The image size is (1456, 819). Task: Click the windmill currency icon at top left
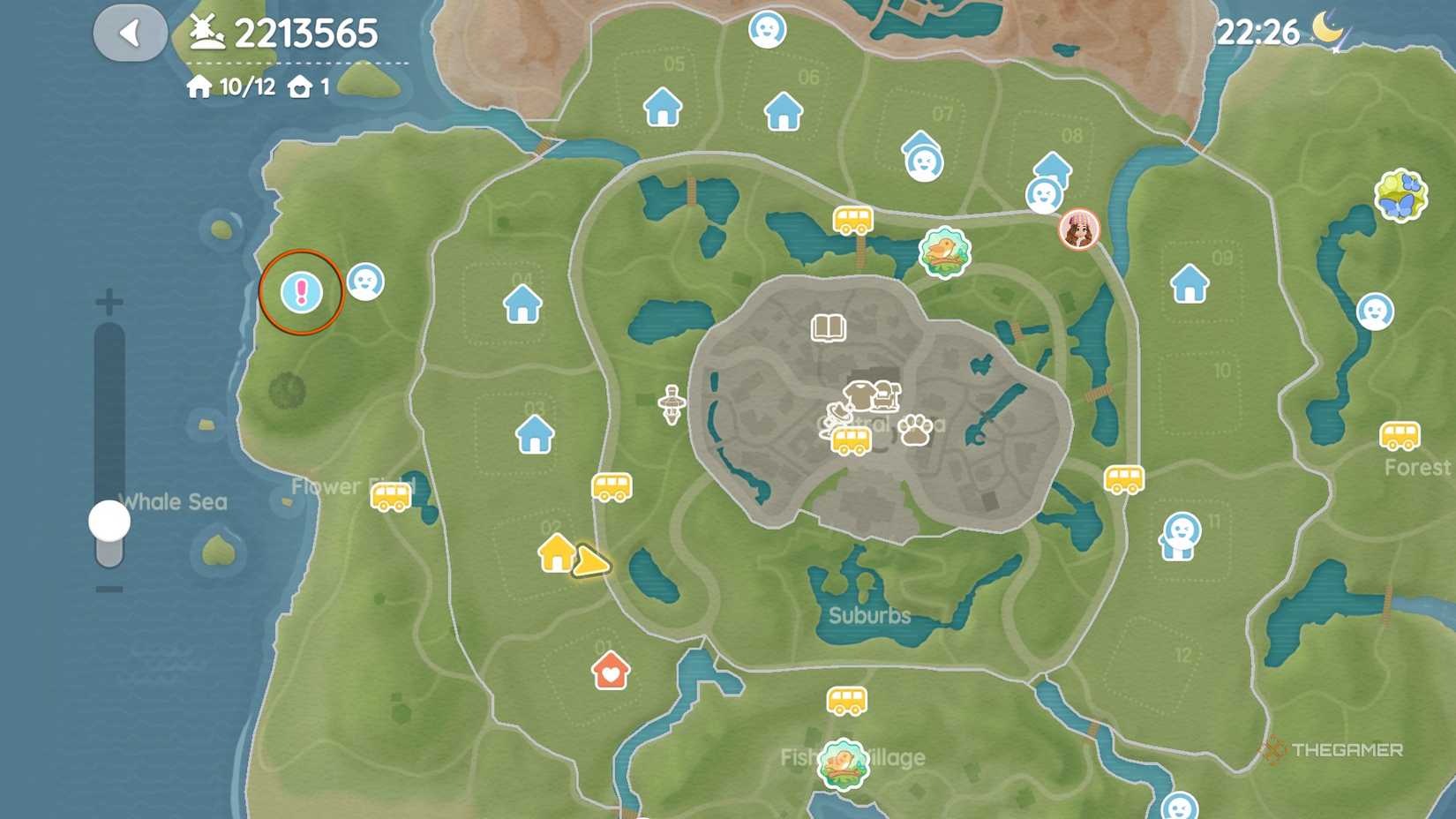pyautogui.click(x=205, y=33)
